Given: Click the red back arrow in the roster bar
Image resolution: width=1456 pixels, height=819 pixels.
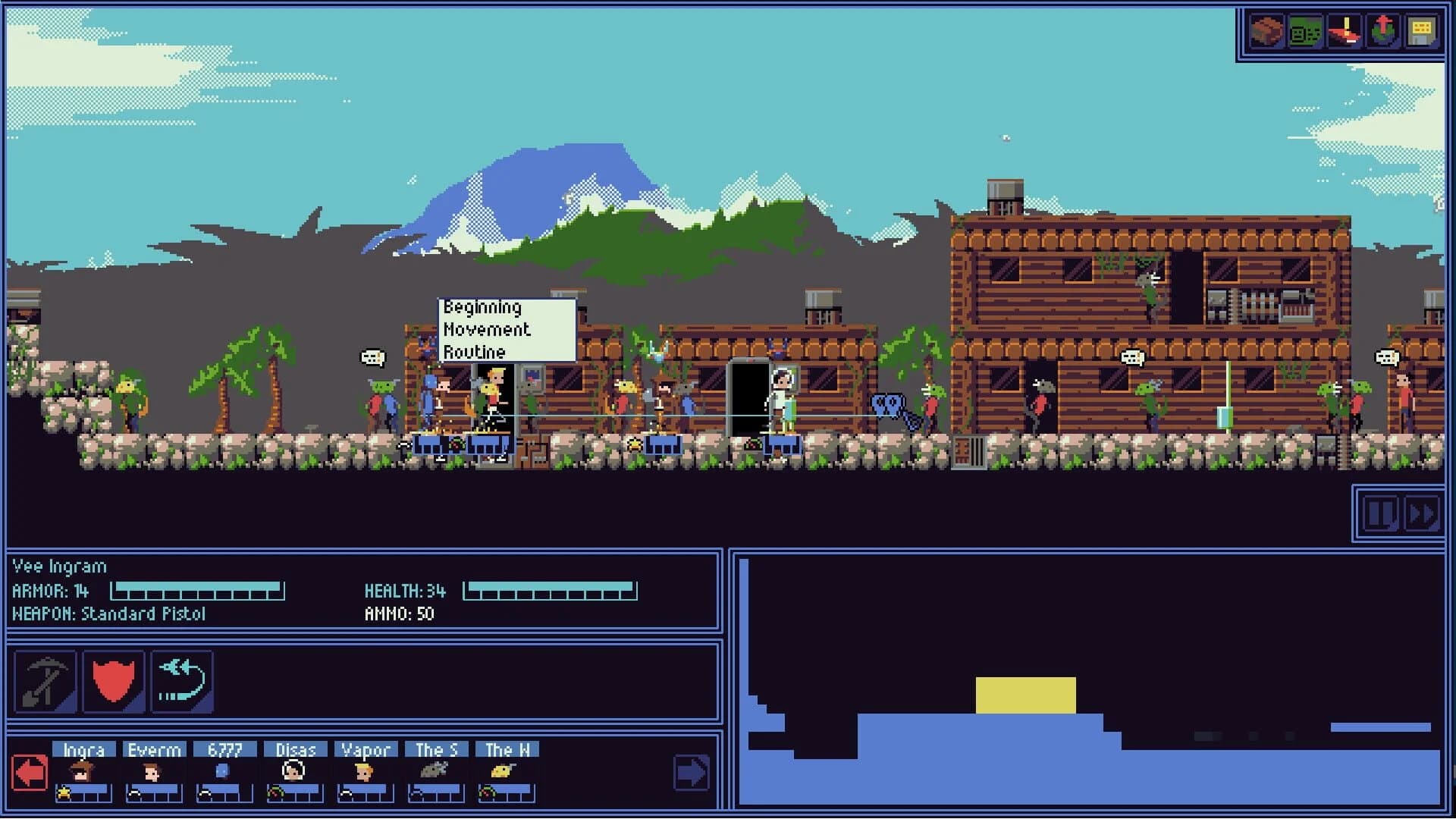Looking at the screenshot, I should 28,772.
